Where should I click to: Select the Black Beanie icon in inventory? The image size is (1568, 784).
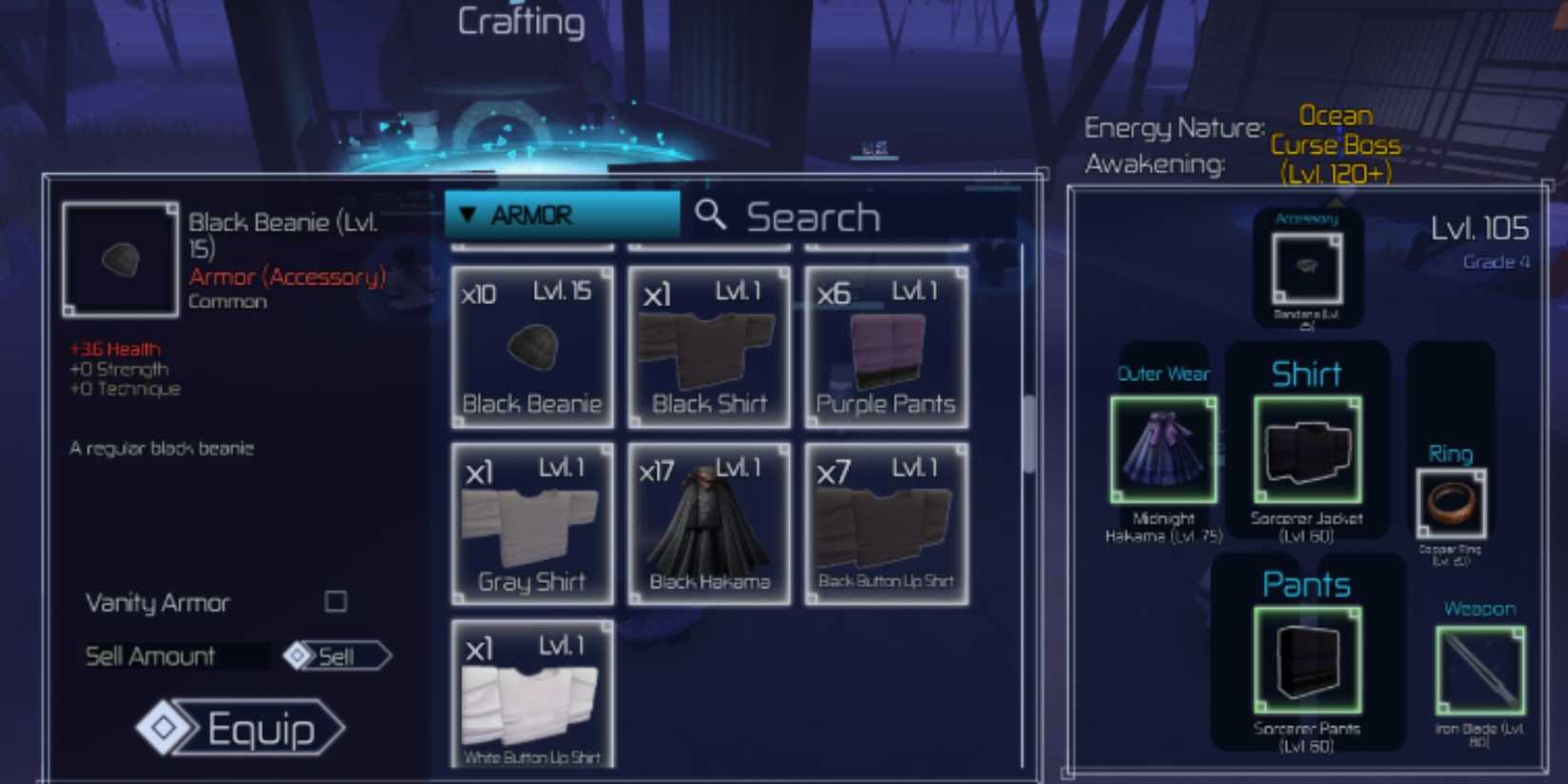pyautogui.click(x=531, y=347)
